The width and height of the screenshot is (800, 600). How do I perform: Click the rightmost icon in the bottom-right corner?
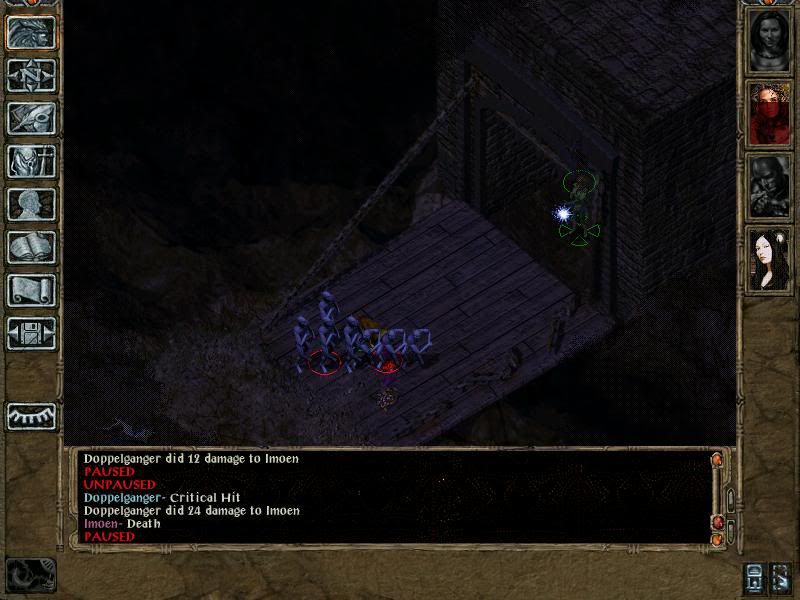pyautogui.click(x=781, y=578)
